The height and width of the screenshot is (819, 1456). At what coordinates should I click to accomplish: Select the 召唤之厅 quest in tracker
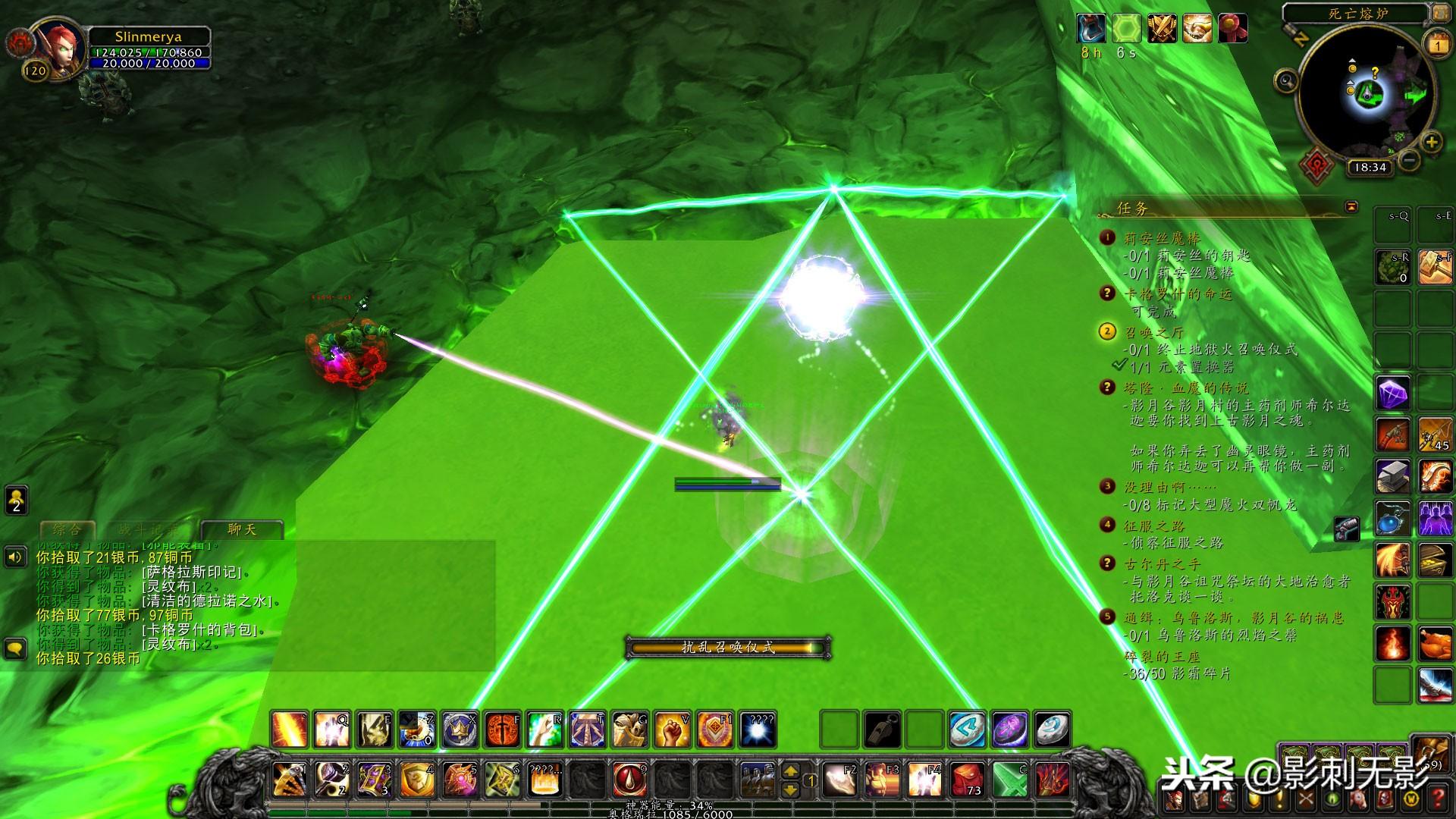[1153, 332]
